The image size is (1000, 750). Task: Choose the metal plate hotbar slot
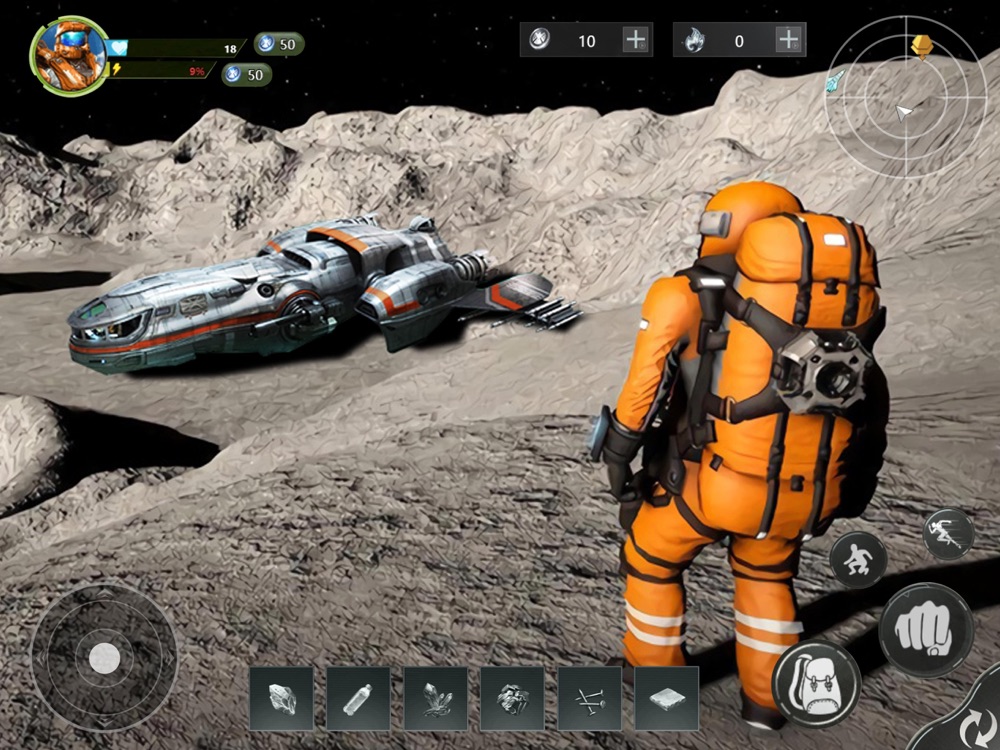pyautogui.click(x=666, y=698)
